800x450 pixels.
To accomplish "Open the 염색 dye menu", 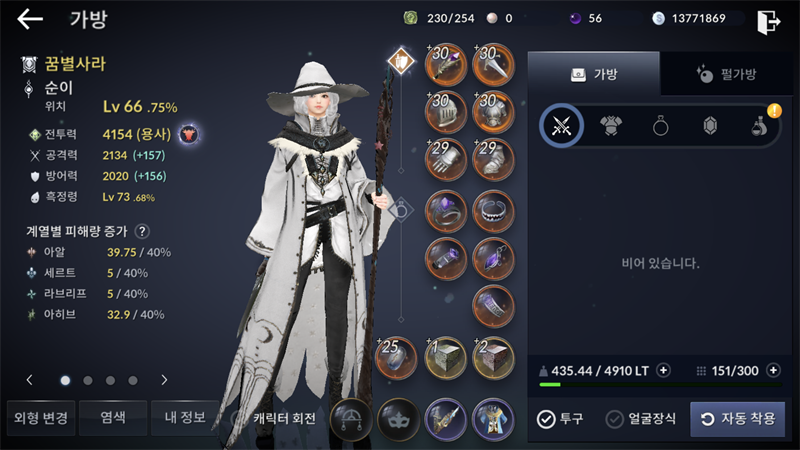I will pyautogui.click(x=107, y=417).
